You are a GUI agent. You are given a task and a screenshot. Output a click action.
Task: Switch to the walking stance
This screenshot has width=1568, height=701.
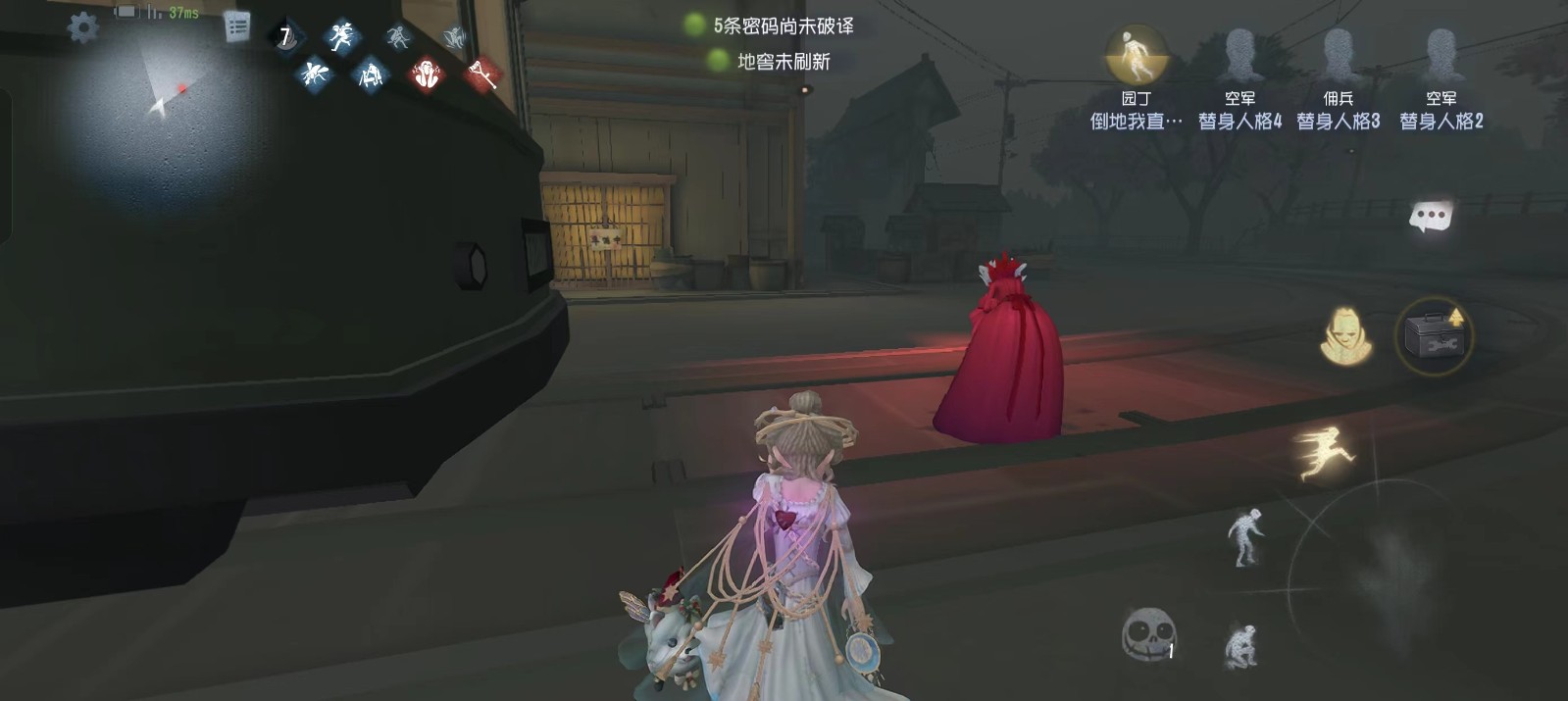1244,536
